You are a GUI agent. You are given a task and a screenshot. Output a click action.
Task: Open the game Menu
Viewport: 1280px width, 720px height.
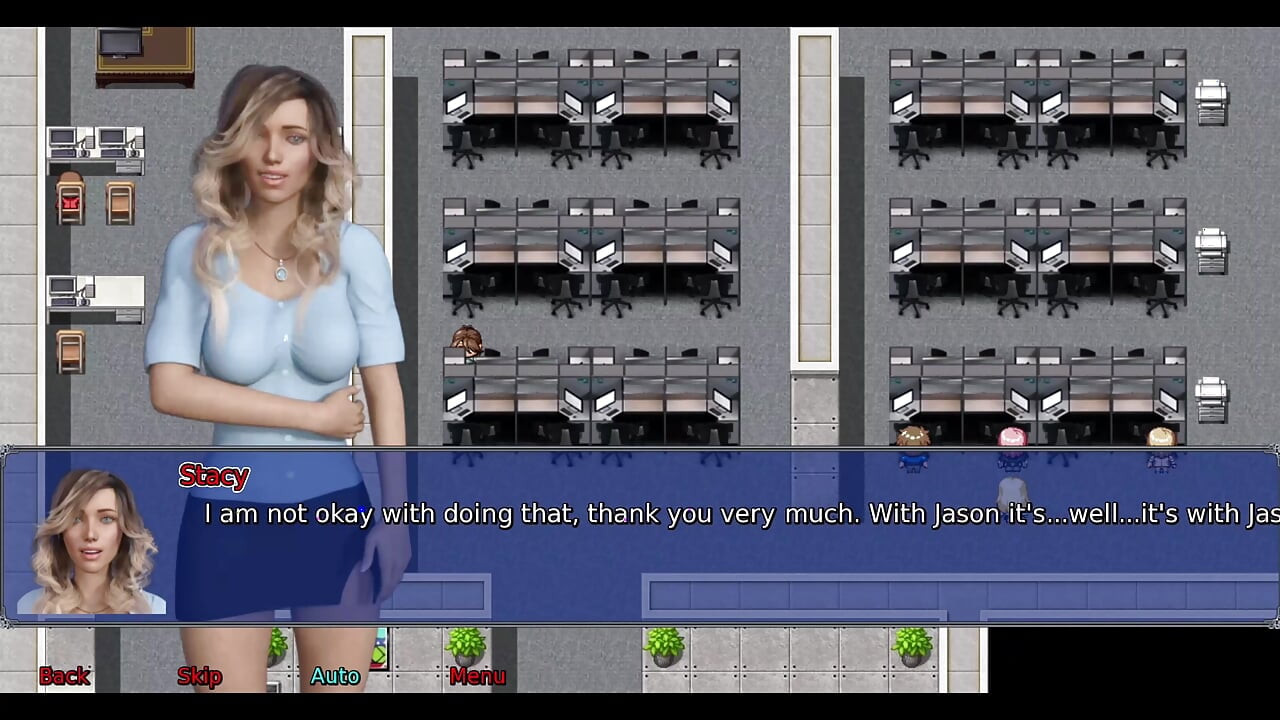(476, 676)
